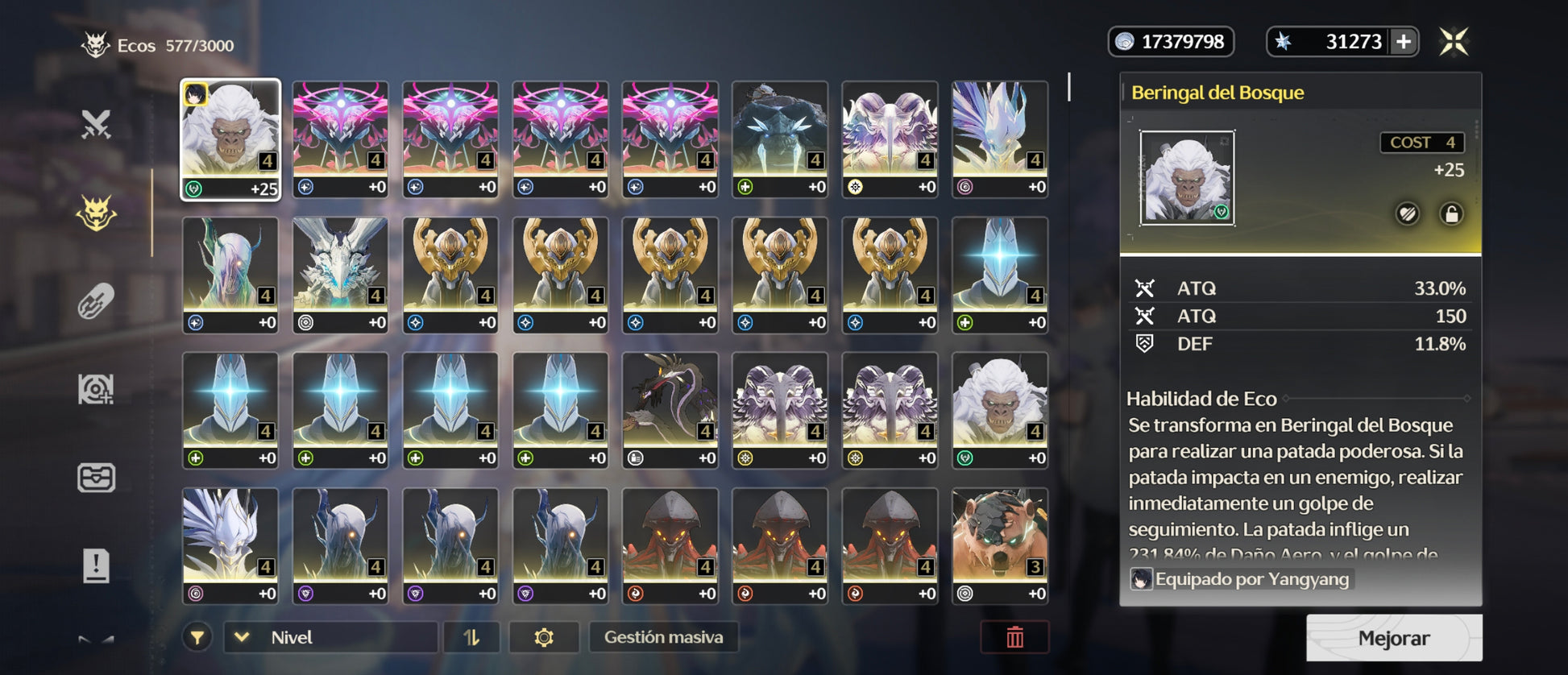Image resolution: width=1568 pixels, height=675 pixels.
Task: Open the gear-shaped echo settings button
Action: 544,637
